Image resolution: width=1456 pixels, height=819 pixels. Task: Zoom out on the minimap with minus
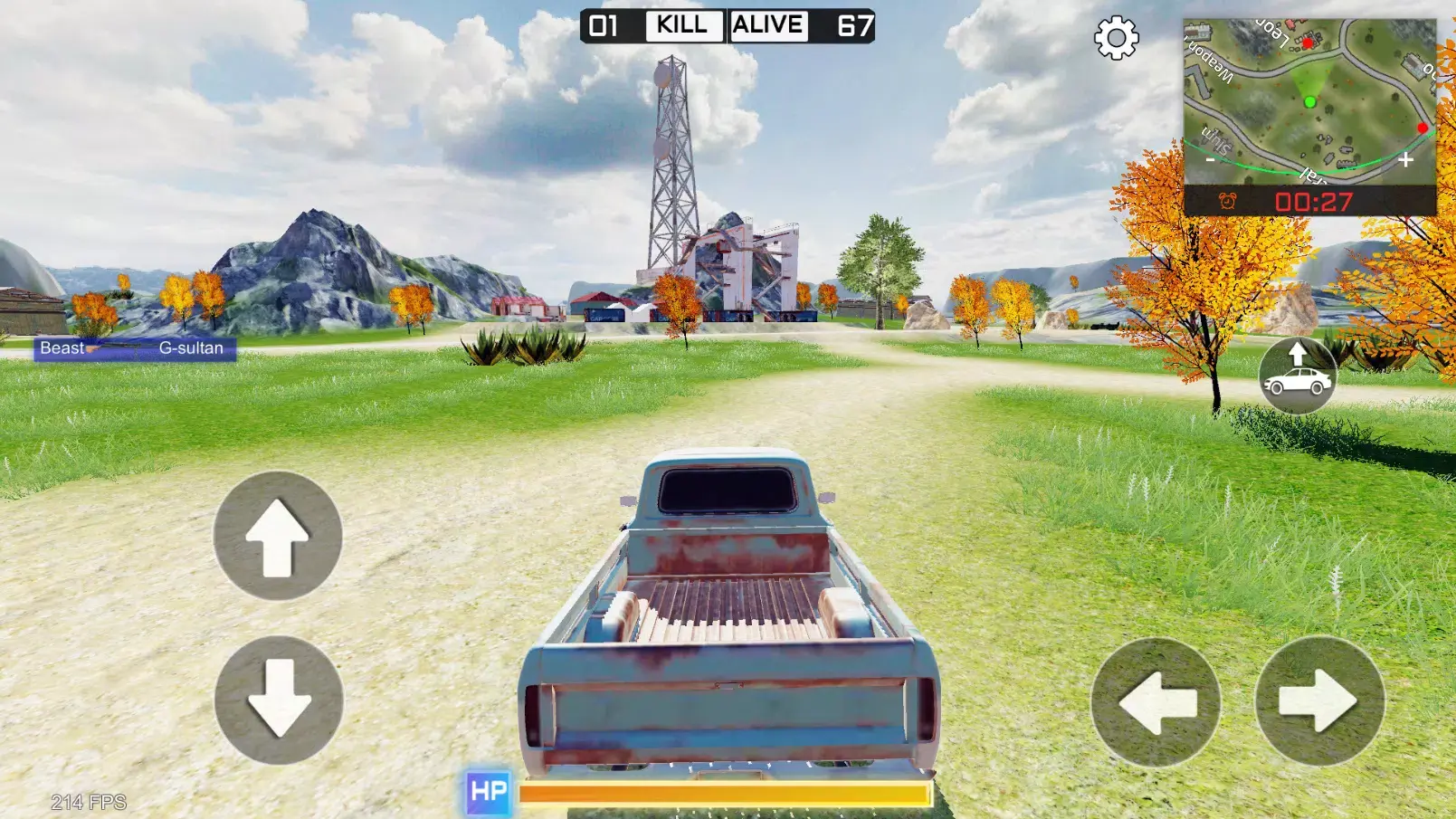point(1210,160)
